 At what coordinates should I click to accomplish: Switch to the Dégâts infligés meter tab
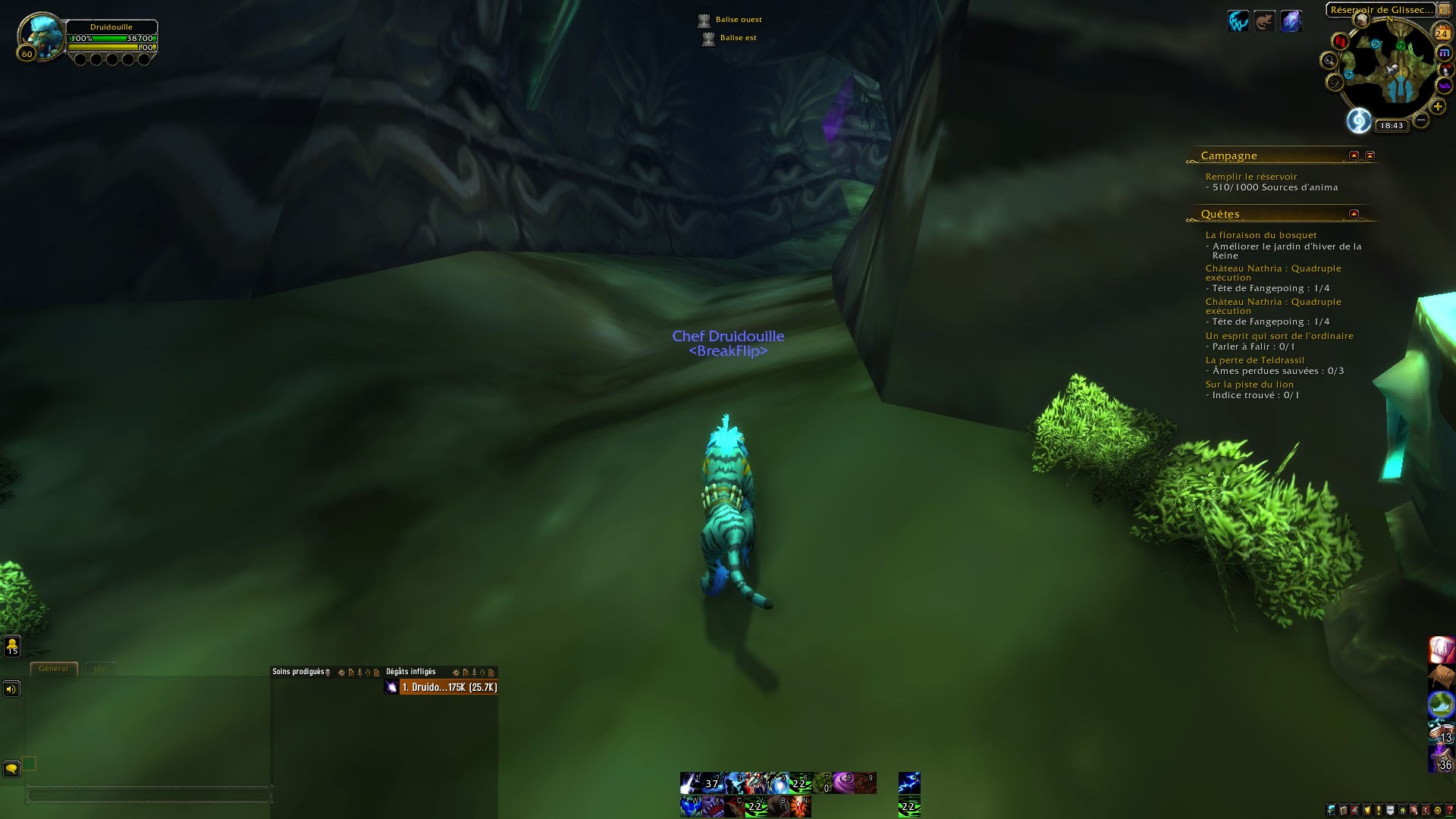coord(409,671)
